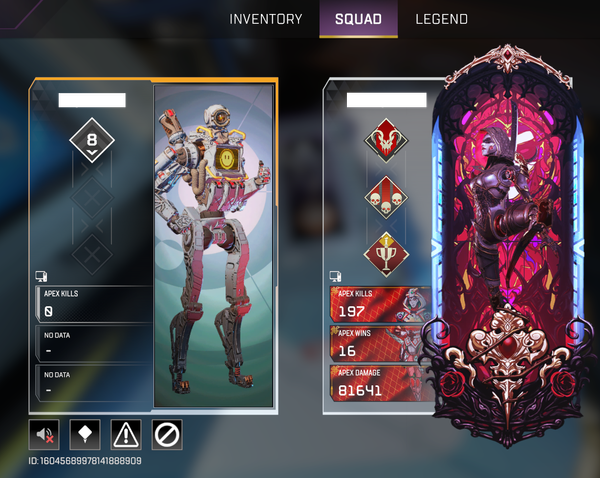Select the Pathfinder legend banner card
The height and width of the screenshot is (478, 600).
coord(215,245)
